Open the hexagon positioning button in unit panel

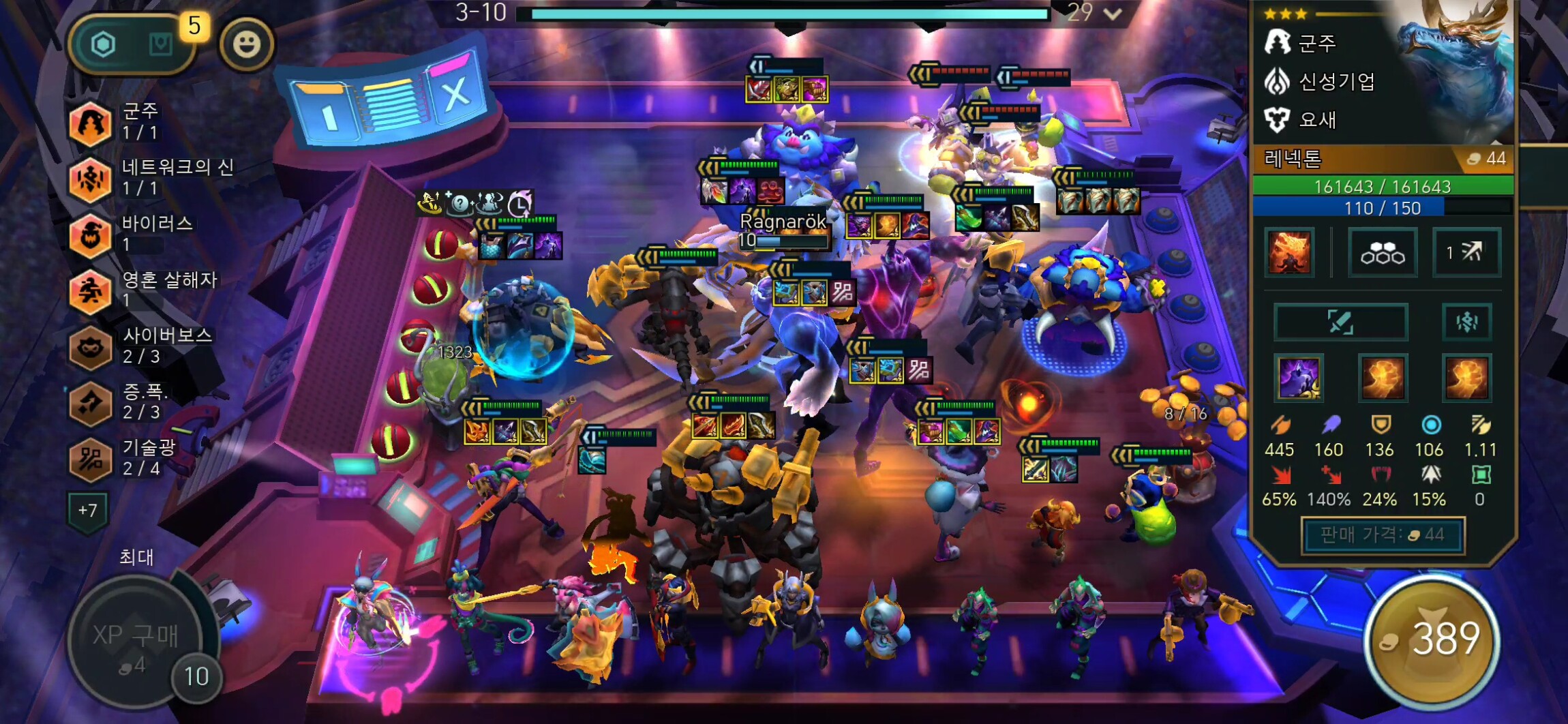coord(1383,253)
